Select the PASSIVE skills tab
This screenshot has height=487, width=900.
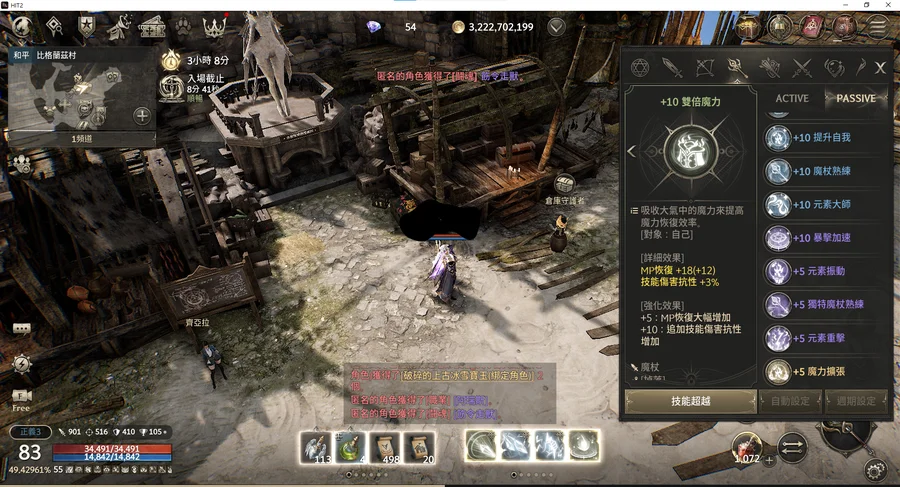855,99
